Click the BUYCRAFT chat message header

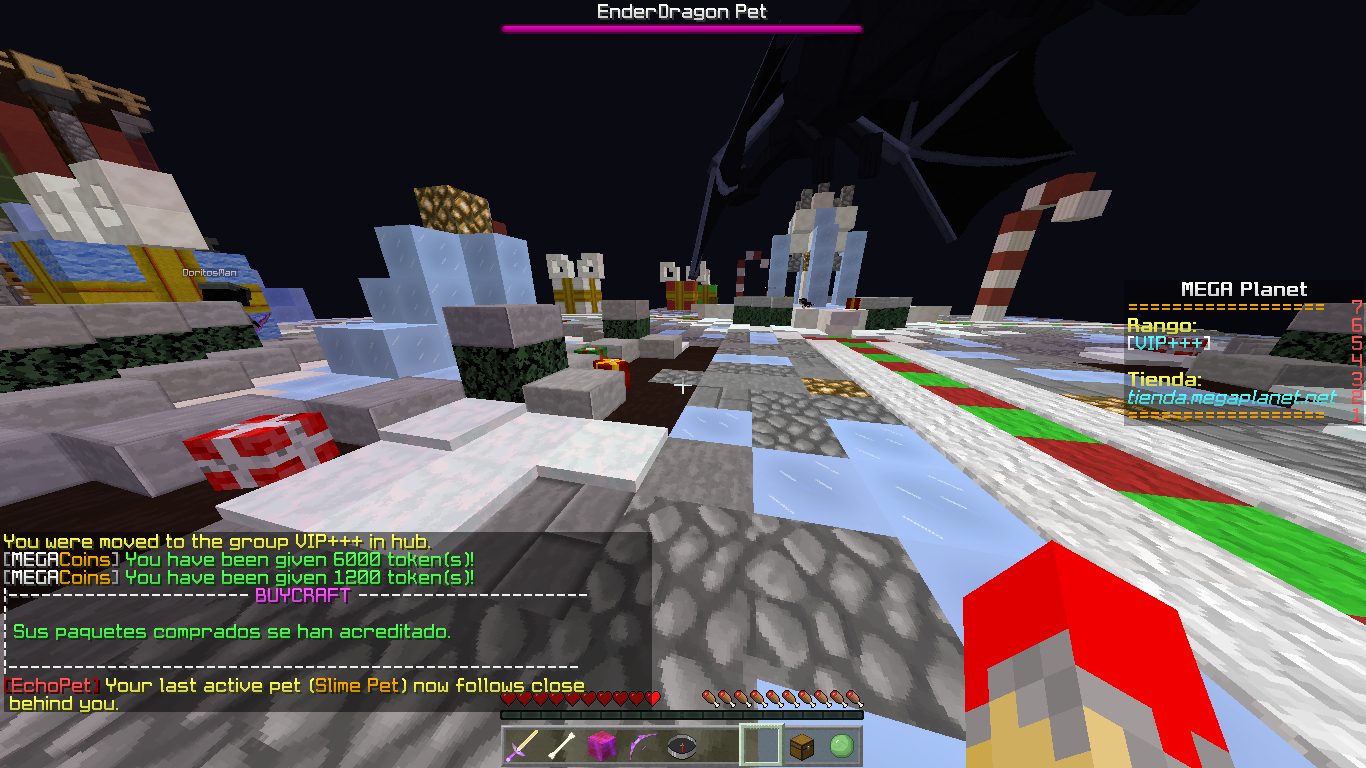pos(303,596)
